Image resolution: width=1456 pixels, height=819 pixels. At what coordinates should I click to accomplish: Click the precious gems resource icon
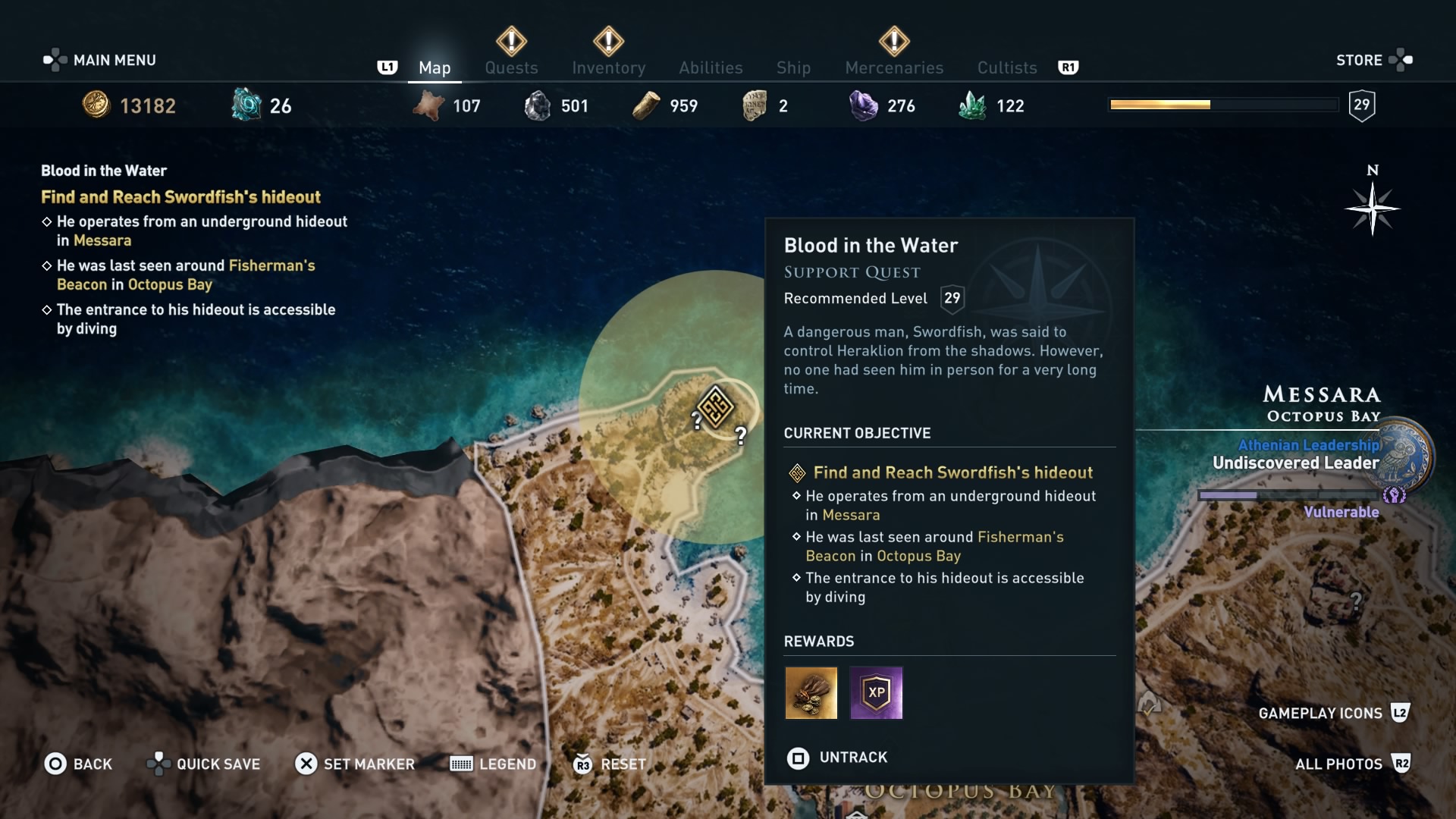point(864,105)
